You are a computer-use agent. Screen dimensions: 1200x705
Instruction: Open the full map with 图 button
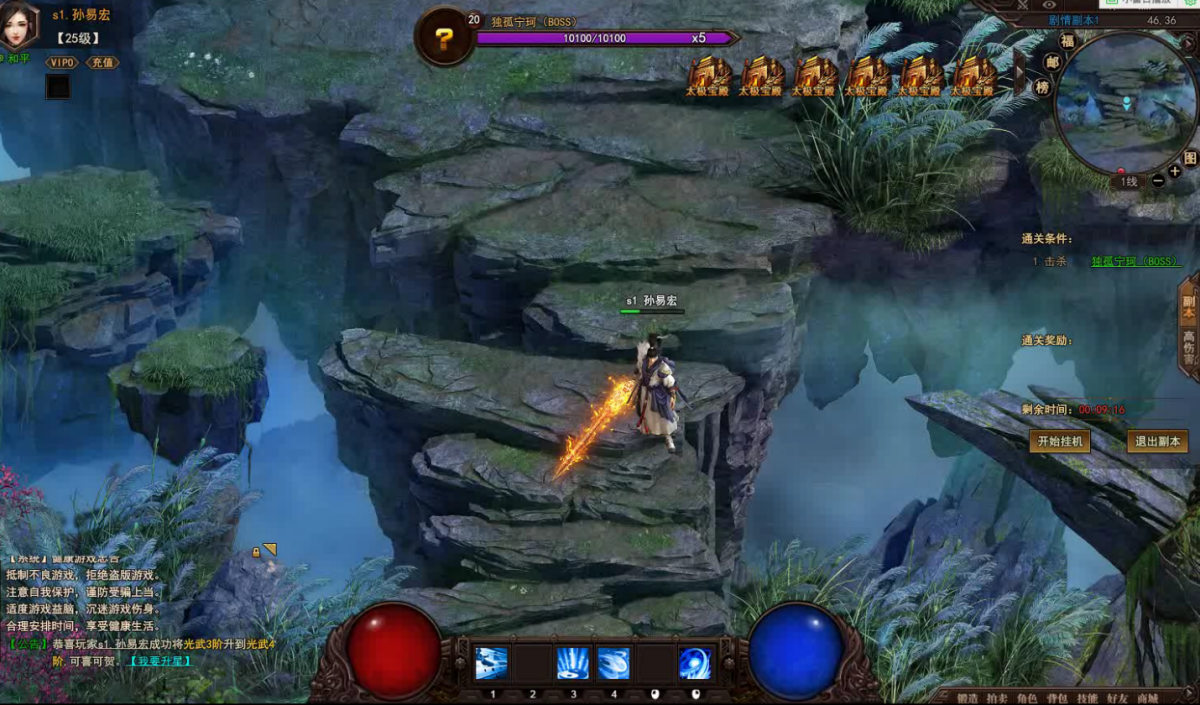pos(1190,158)
